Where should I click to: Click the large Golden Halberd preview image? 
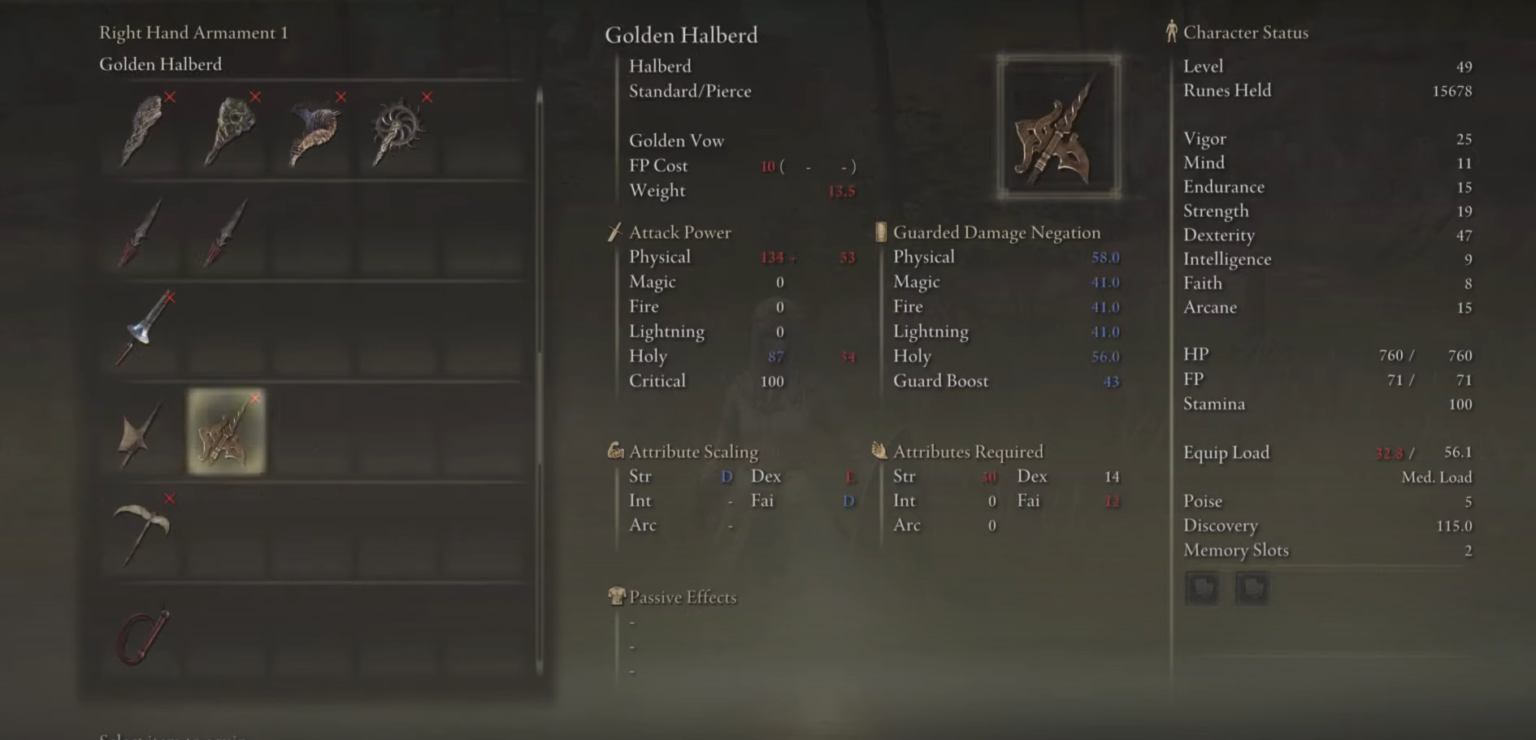1059,124
